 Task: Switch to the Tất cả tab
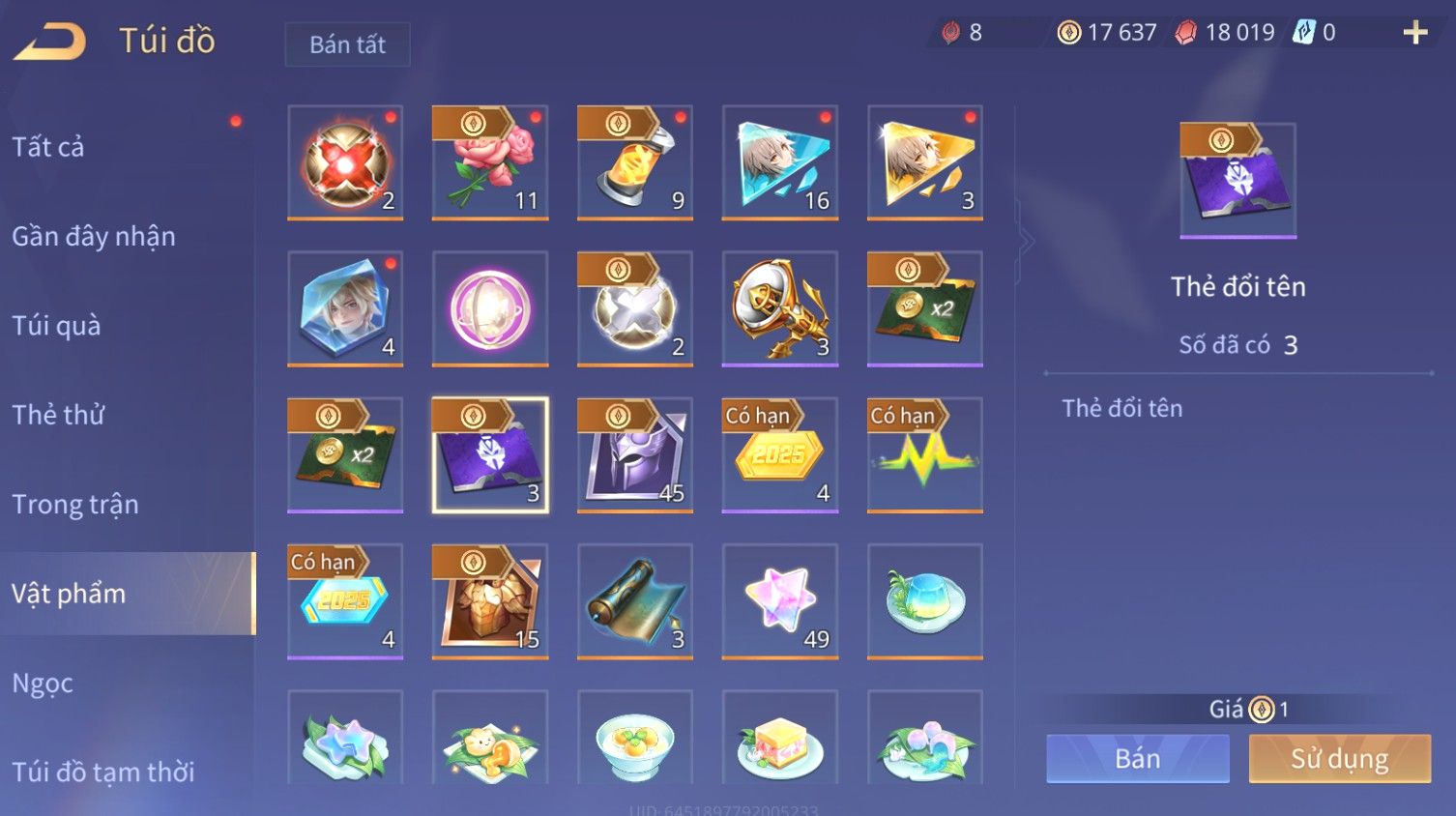(x=48, y=147)
